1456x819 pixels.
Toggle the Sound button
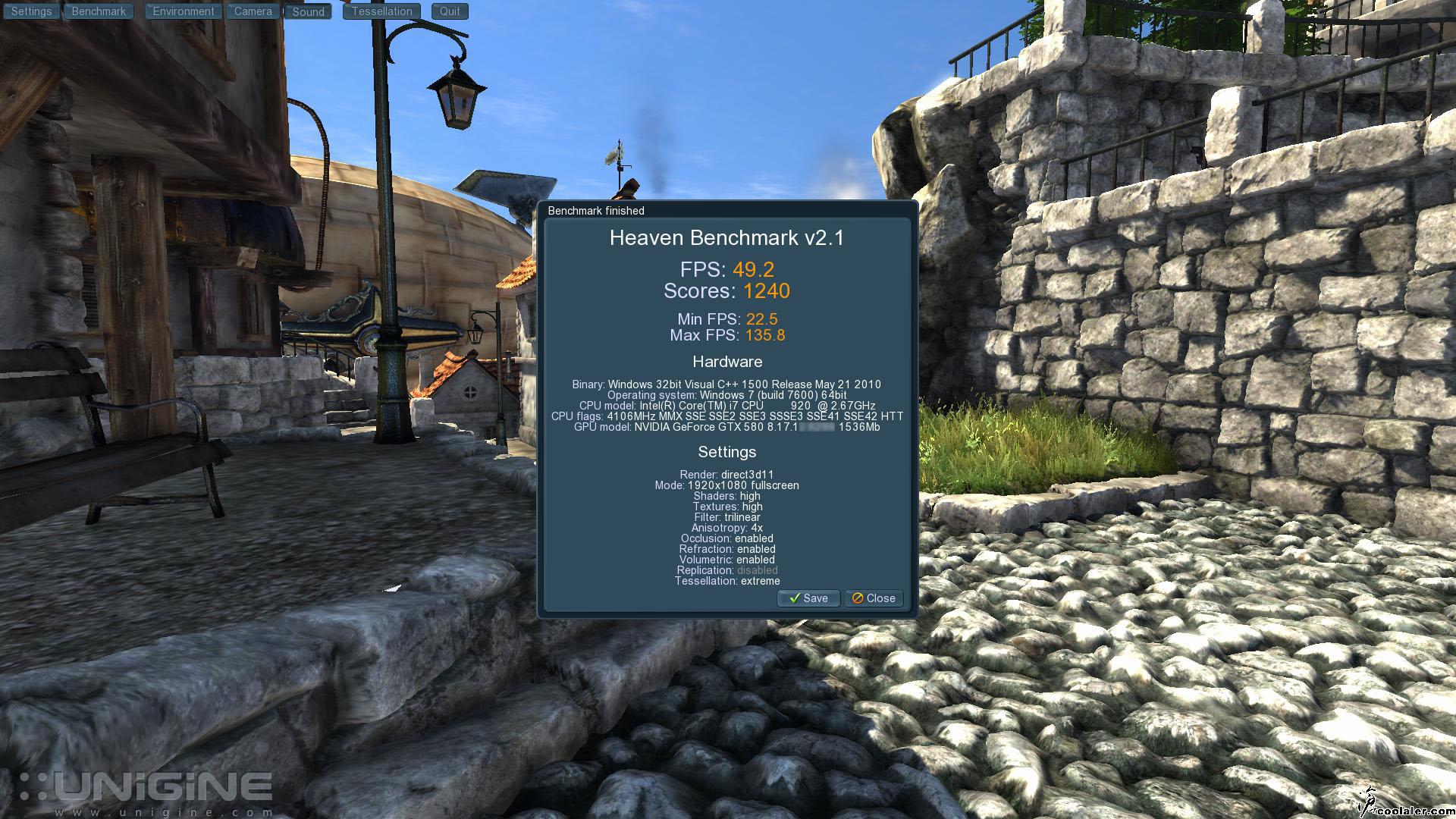click(308, 12)
